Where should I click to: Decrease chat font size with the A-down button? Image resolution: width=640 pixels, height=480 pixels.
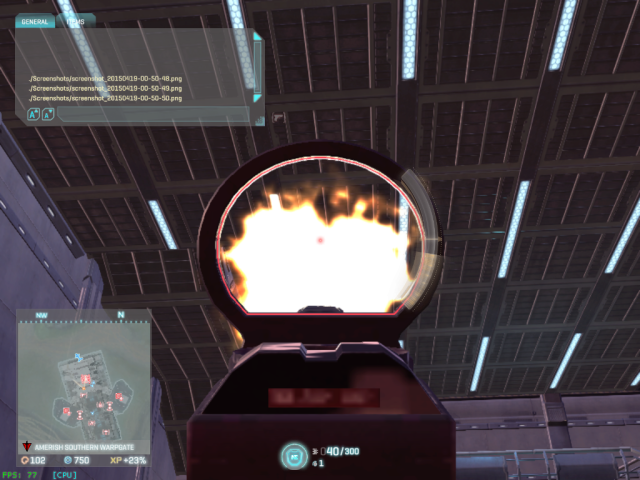coord(47,115)
